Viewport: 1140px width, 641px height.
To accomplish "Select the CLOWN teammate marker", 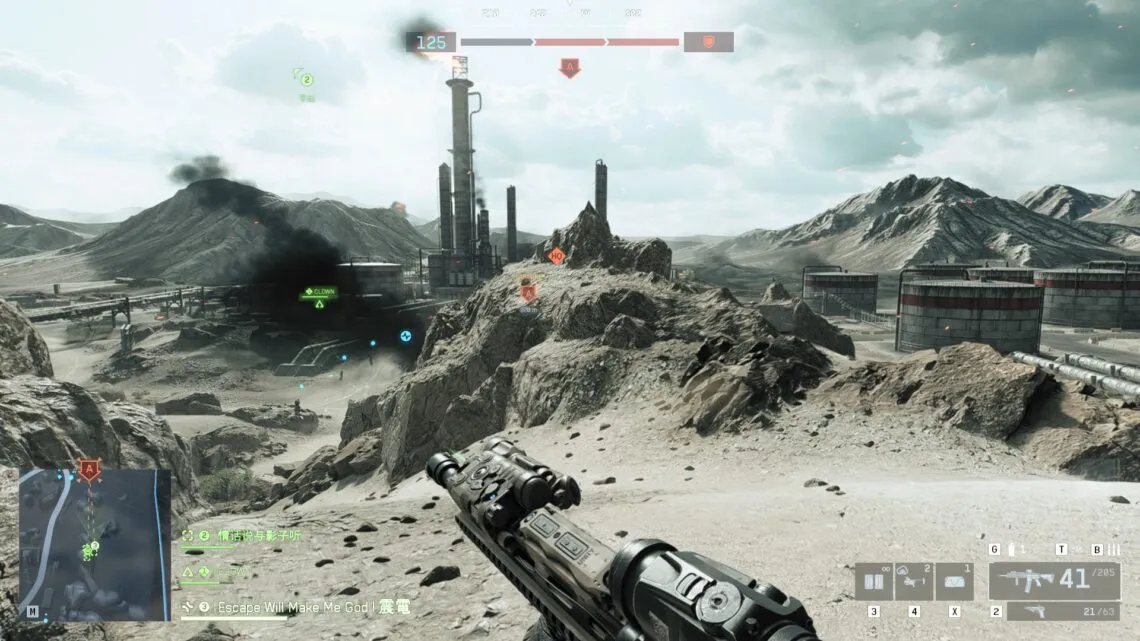I will point(320,292).
